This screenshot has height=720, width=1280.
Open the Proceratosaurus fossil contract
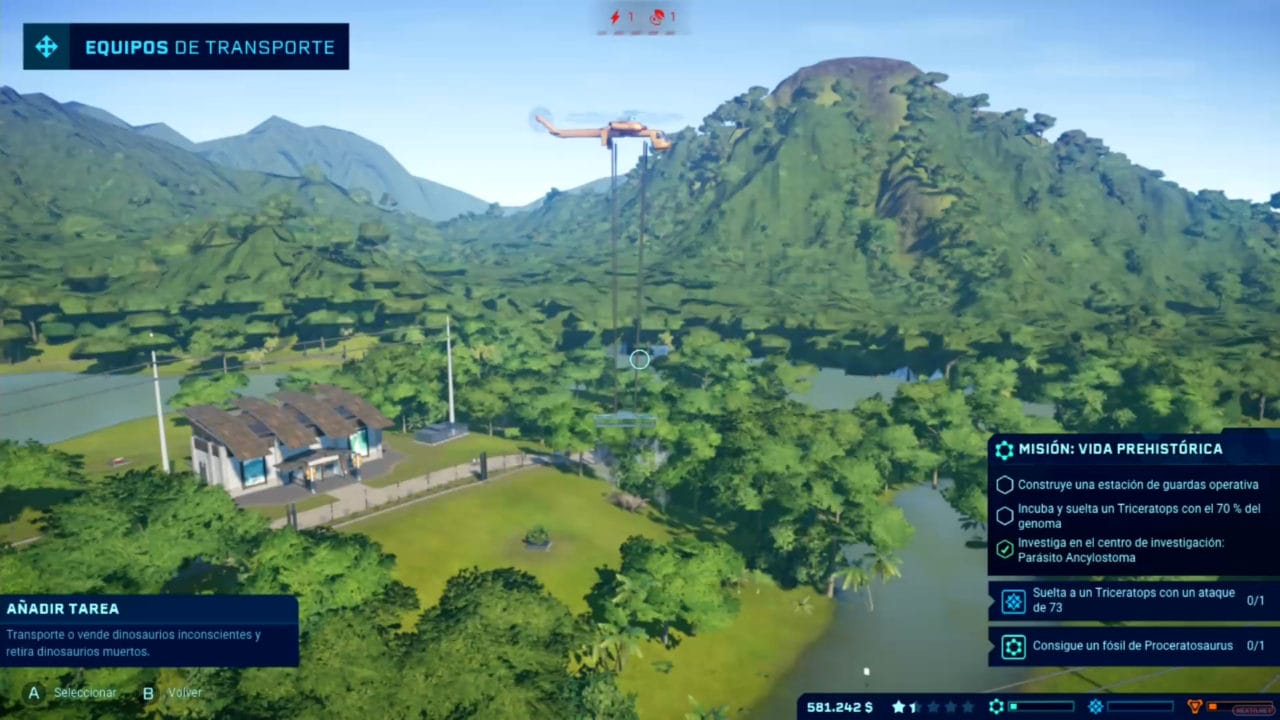[x=1133, y=646]
